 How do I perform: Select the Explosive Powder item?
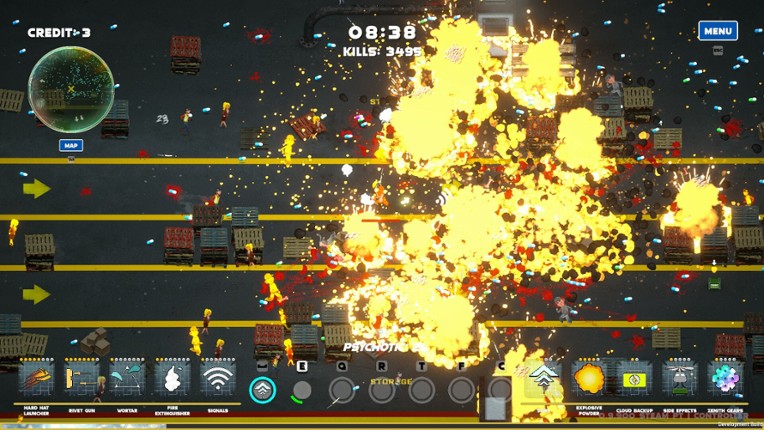coord(589,379)
